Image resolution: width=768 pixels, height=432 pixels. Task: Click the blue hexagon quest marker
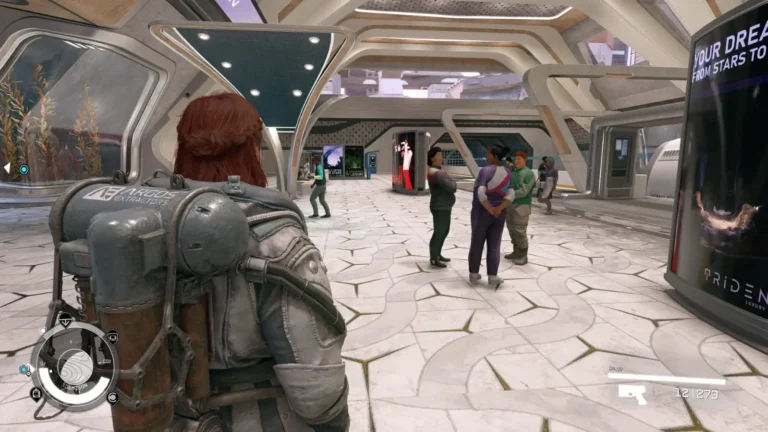[x=23, y=169]
